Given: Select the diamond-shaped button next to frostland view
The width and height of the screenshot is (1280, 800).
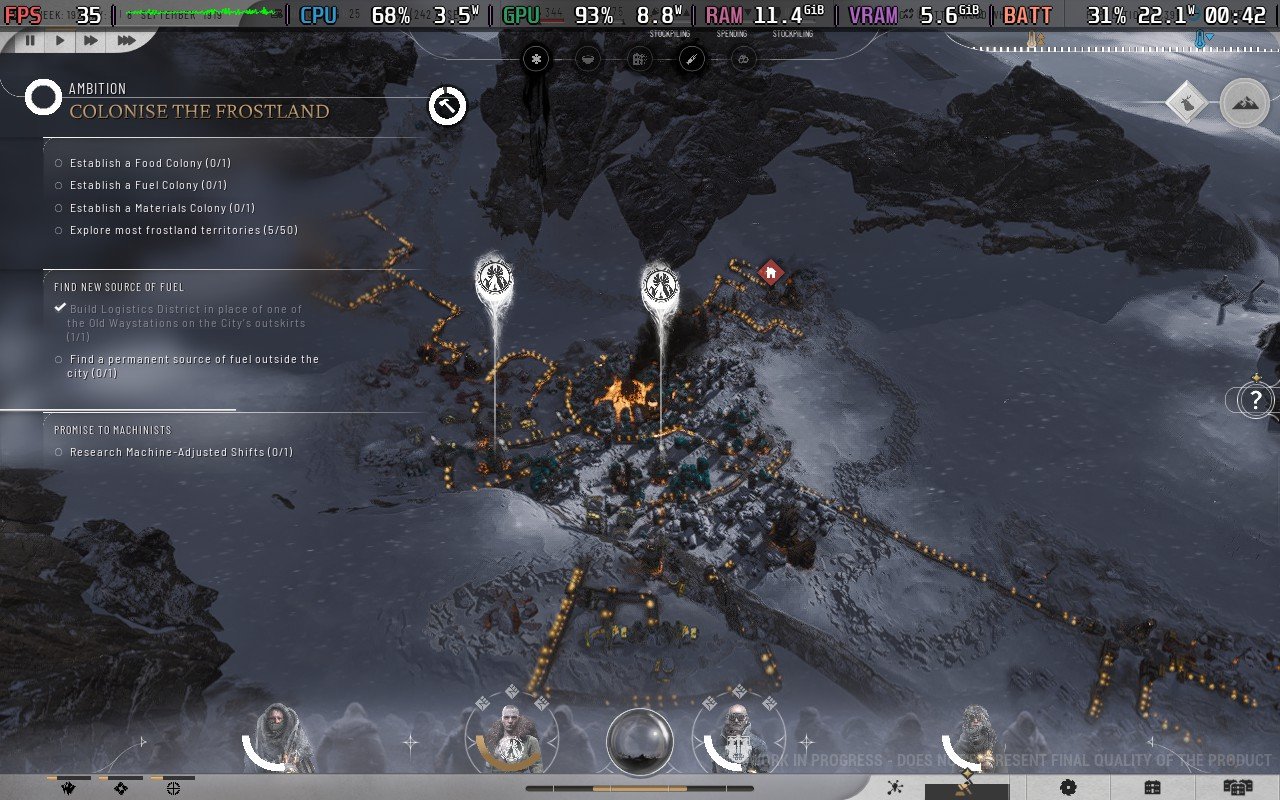Looking at the screenshot, I should 1187,103.
